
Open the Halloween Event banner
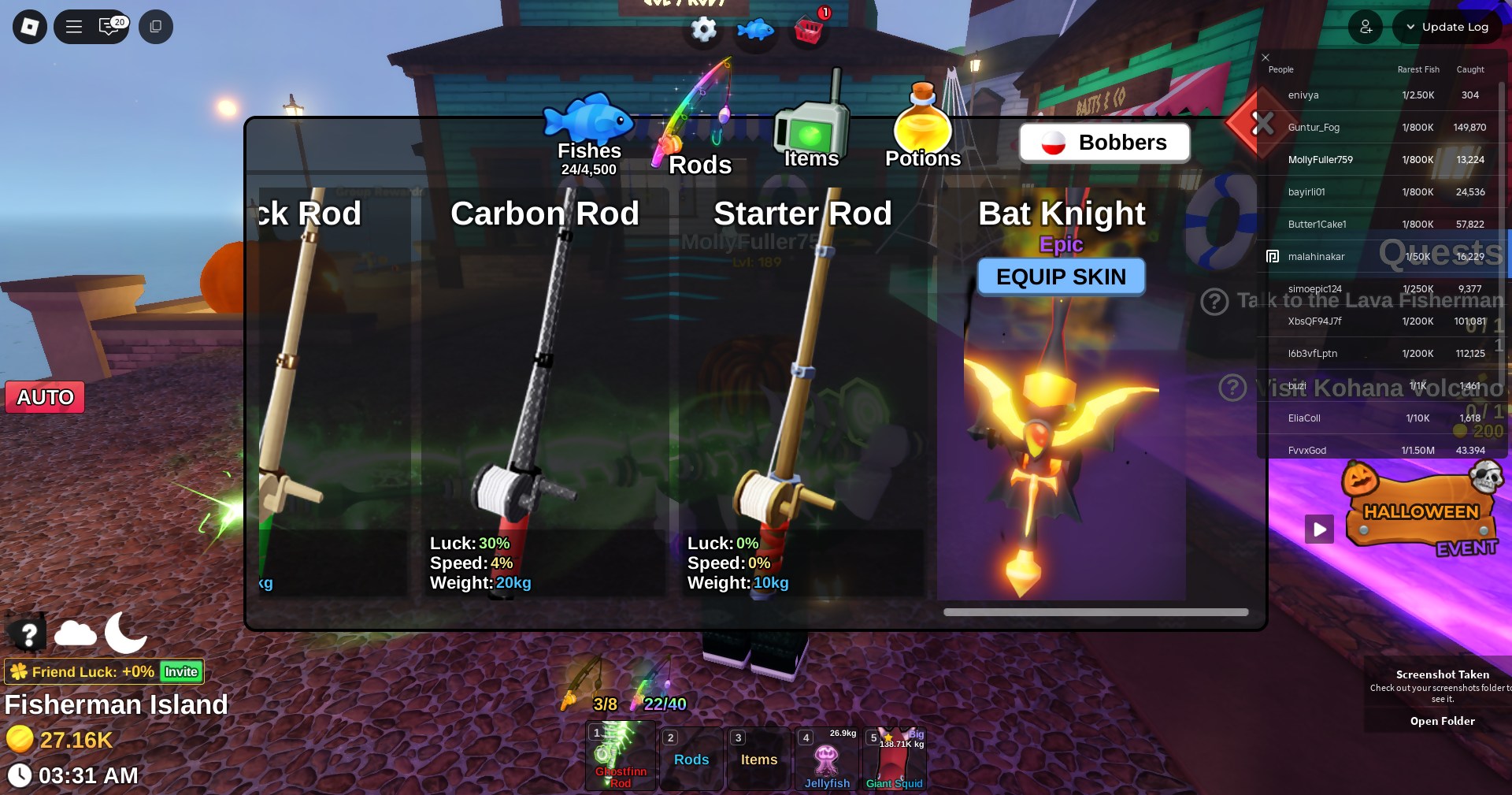(1422, 512)
